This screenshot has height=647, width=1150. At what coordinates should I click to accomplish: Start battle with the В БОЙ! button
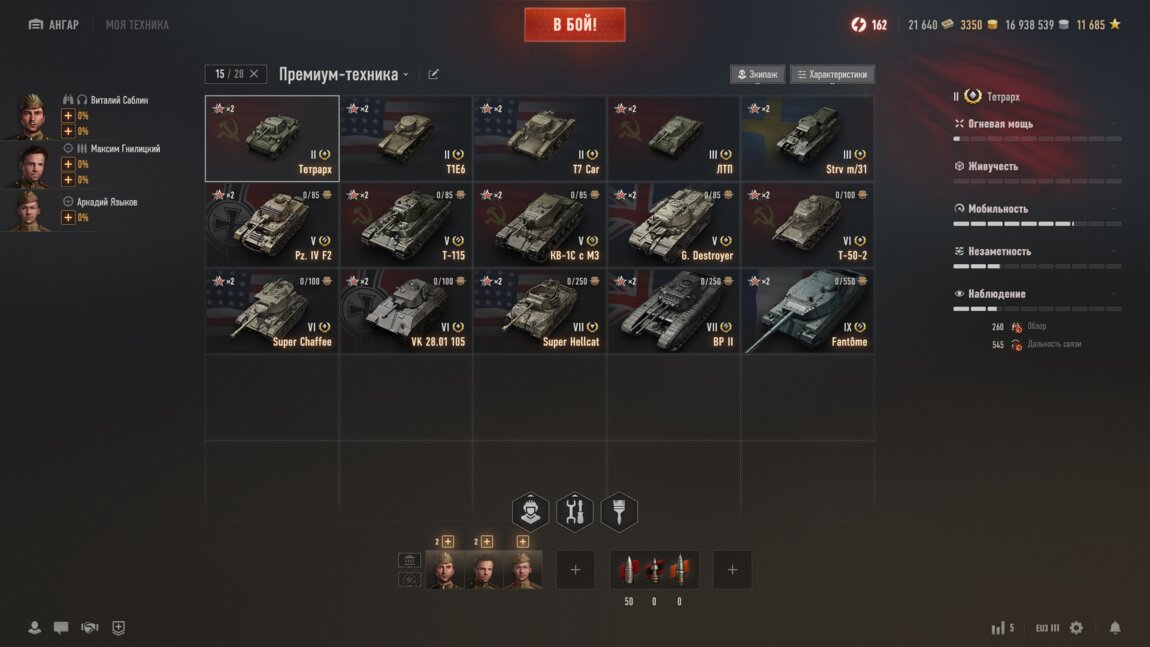[574, 25]
